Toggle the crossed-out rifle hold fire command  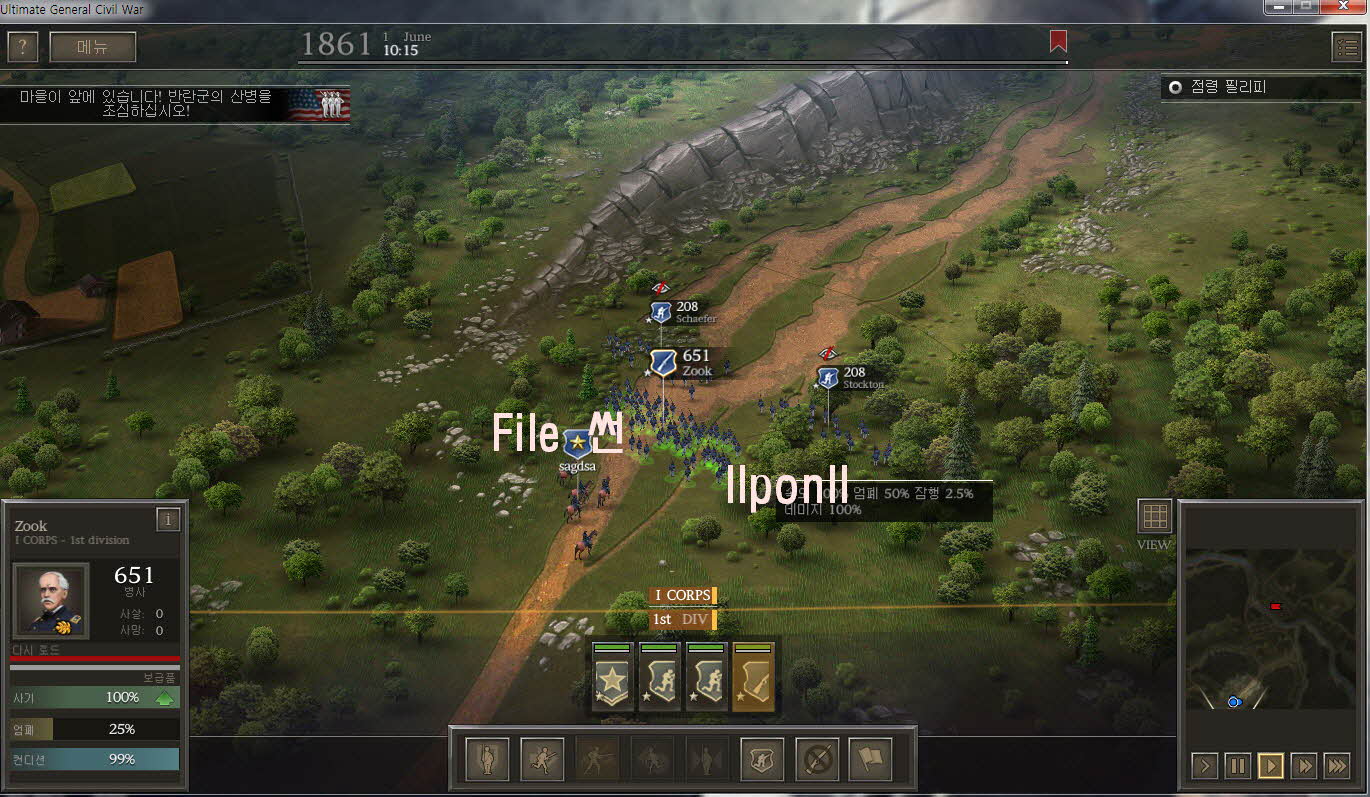point(816,761)
